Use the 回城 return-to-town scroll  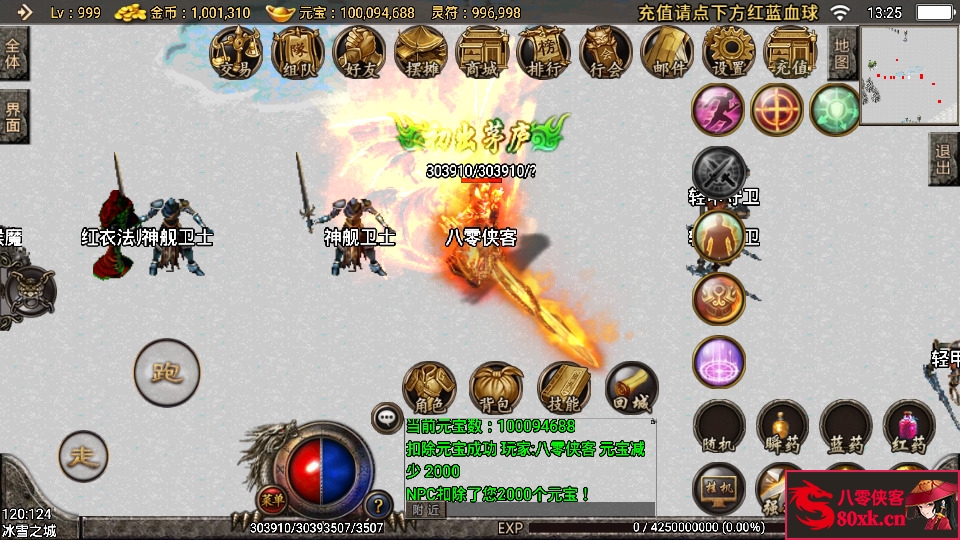[x=632, y=389]
